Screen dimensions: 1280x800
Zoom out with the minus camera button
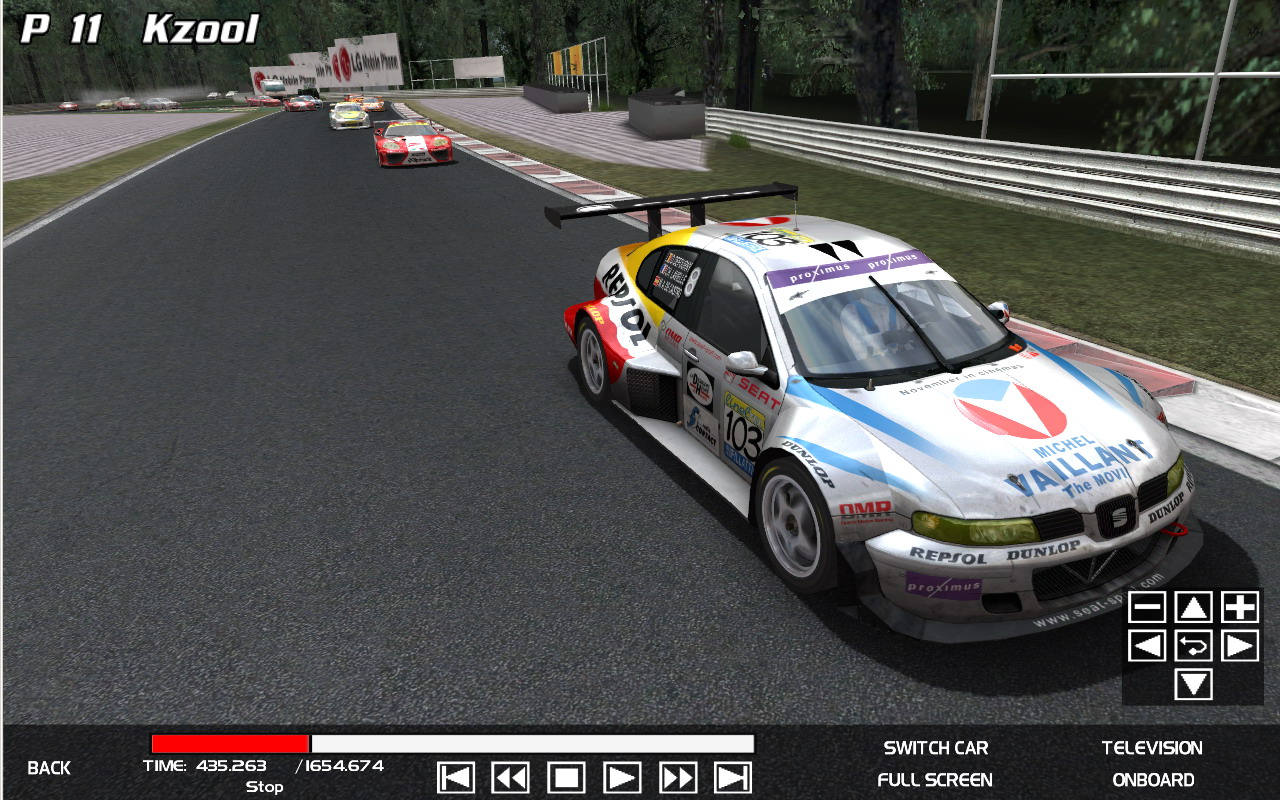pos(1147,607)
